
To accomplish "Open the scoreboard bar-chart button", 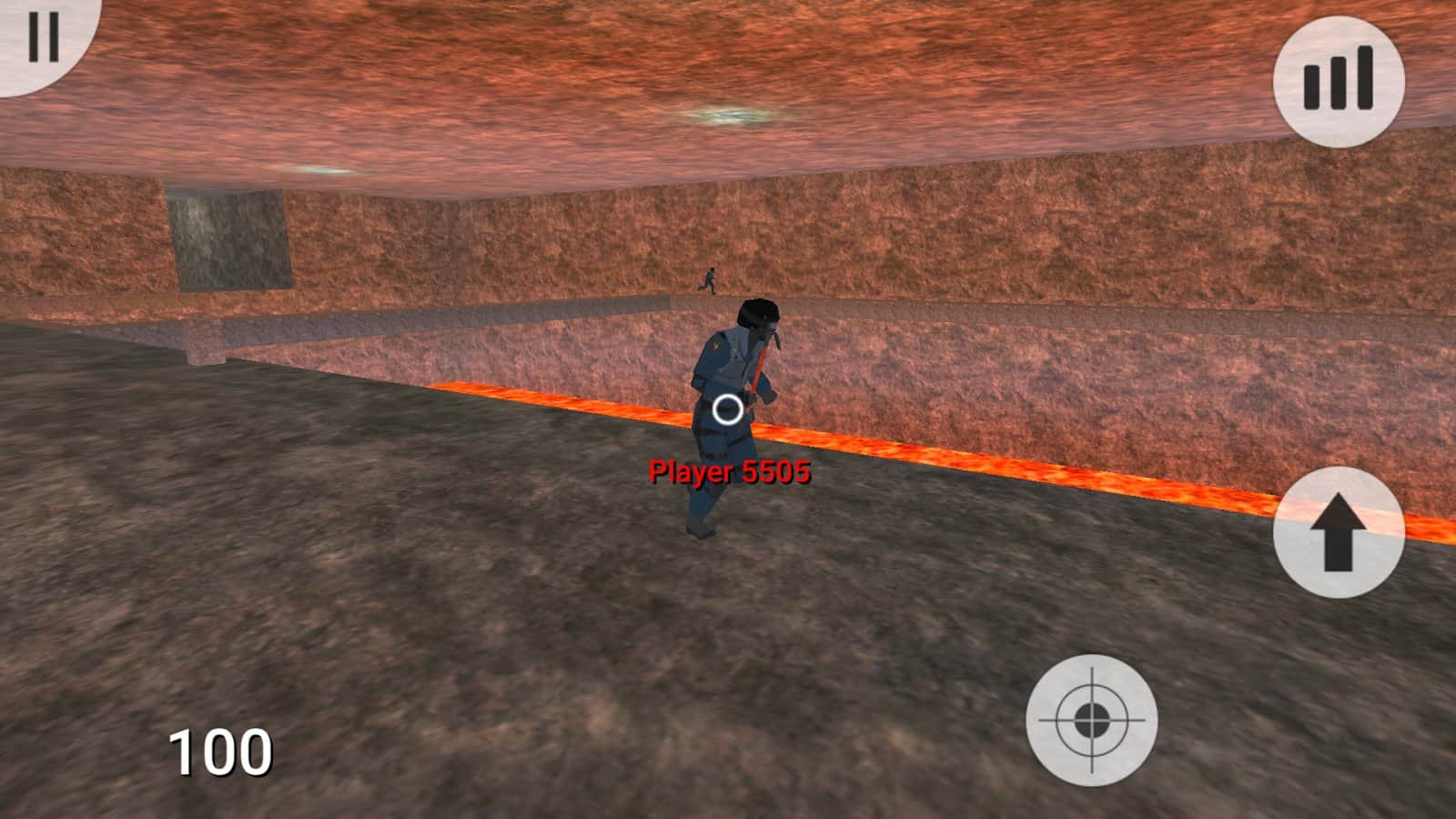I will pyautogui.click(x=1338, y=80).
